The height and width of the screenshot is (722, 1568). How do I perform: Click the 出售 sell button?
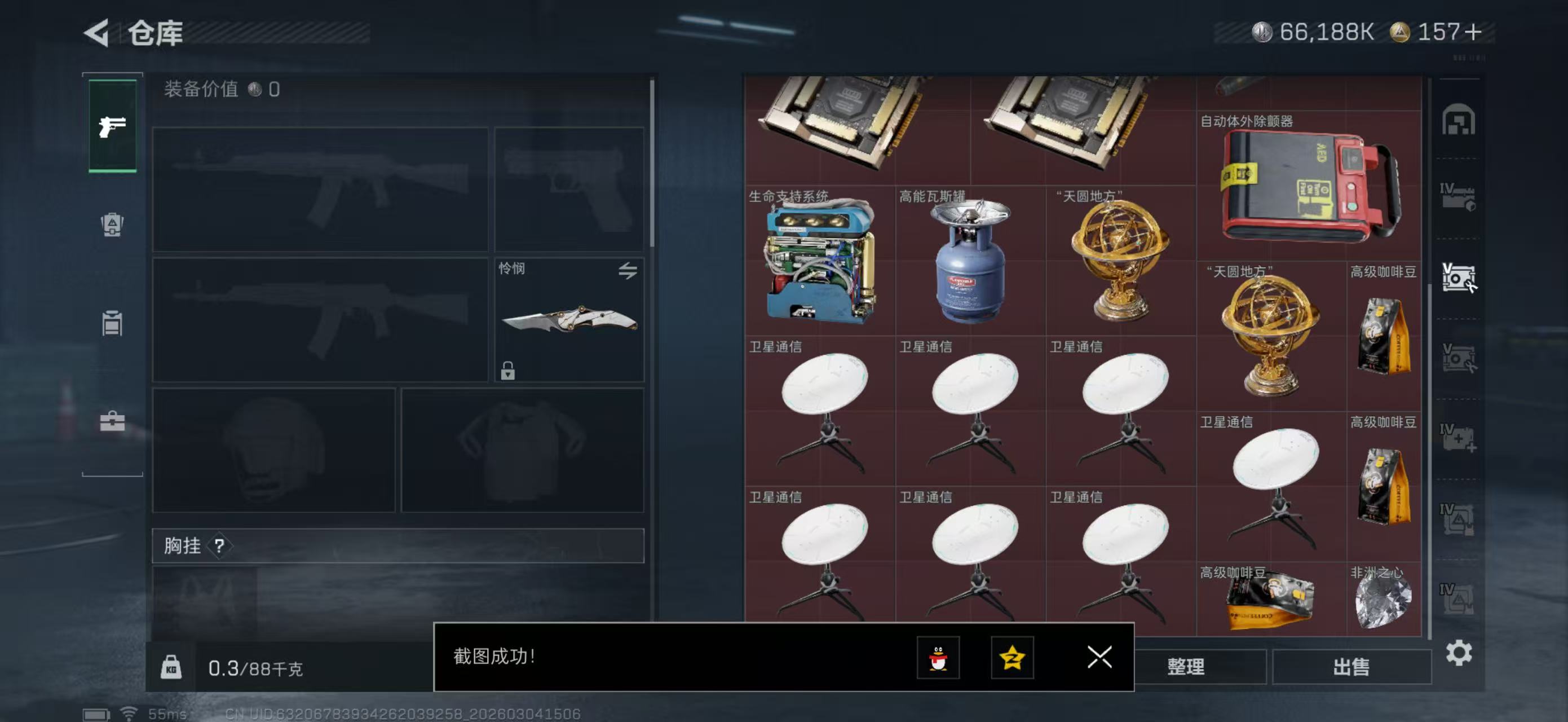(1351, 667)
